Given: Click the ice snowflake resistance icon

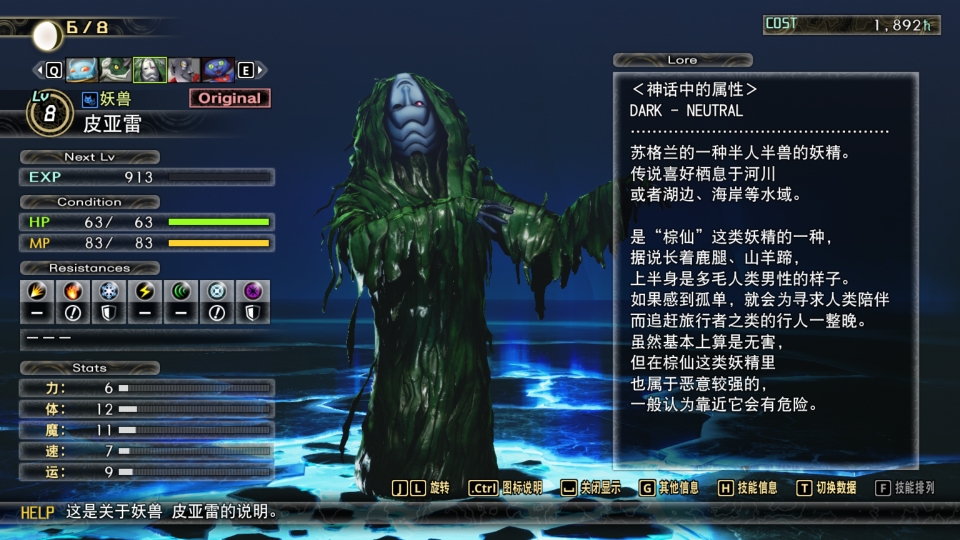Looking at the screenshot, I should [108, 292].
